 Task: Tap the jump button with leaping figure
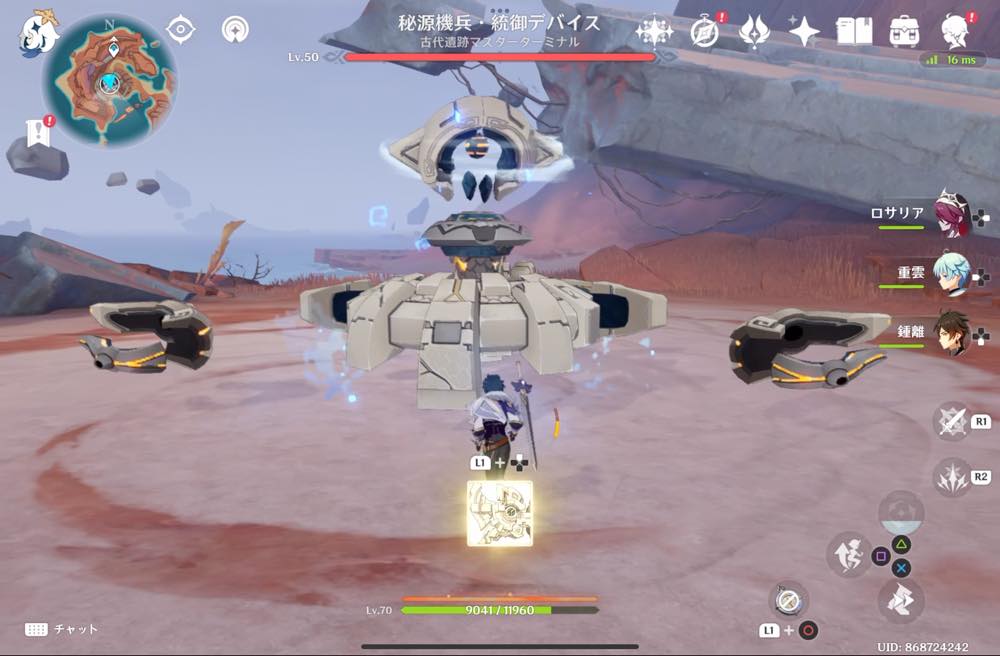[x=847, y=554]
